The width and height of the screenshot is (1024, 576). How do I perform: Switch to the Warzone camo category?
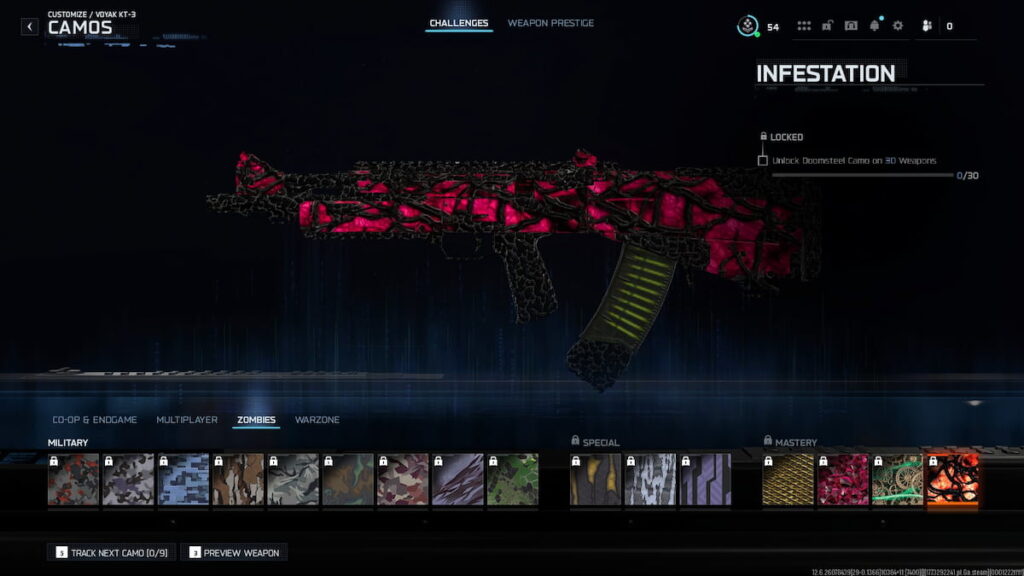coord(317,420)
